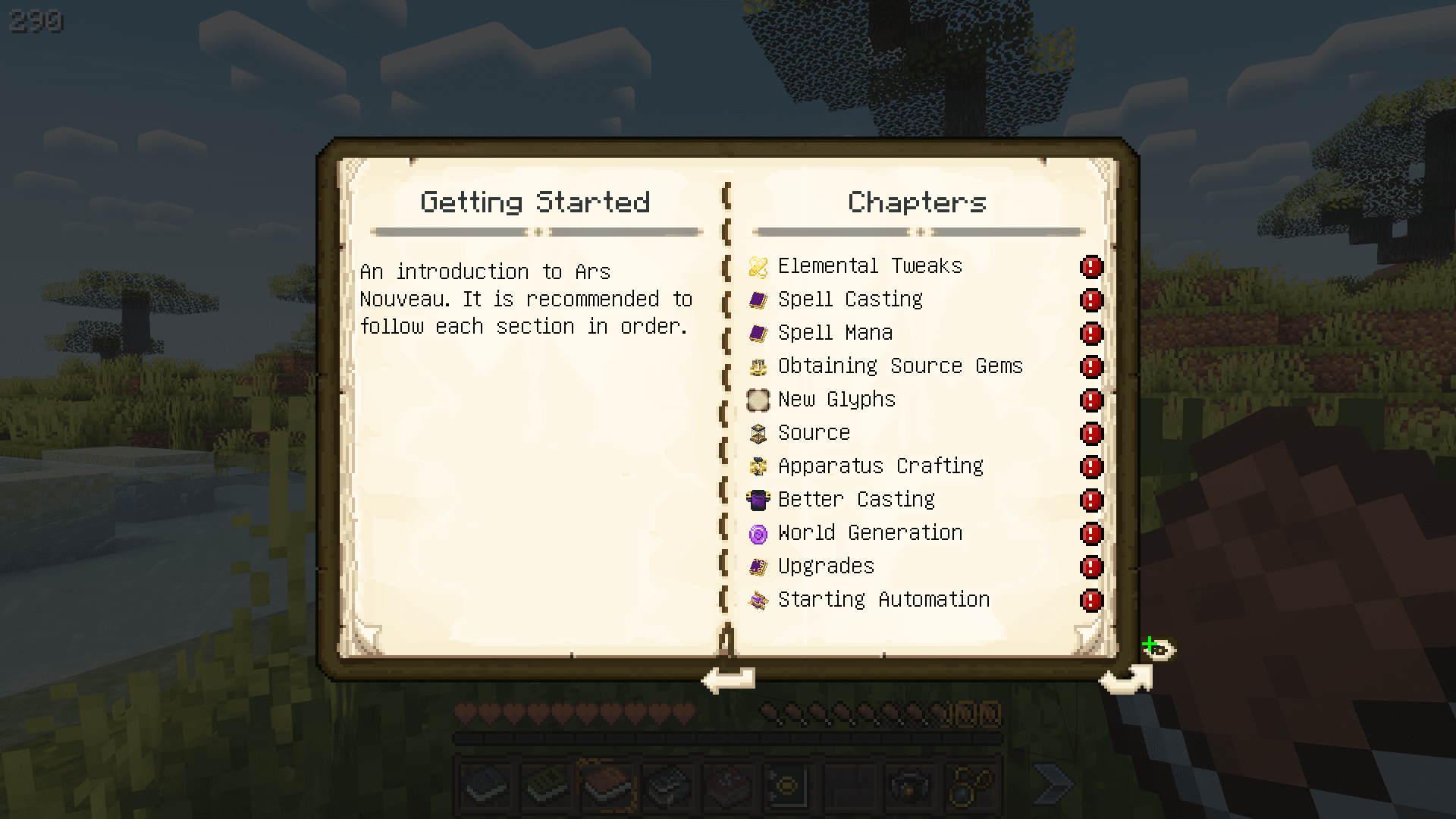Image resolution: width=1456 pixels, height=819 pixels.
Task: Dismiss the unread marker beside Spell Mana
Action: [1090, 334]
